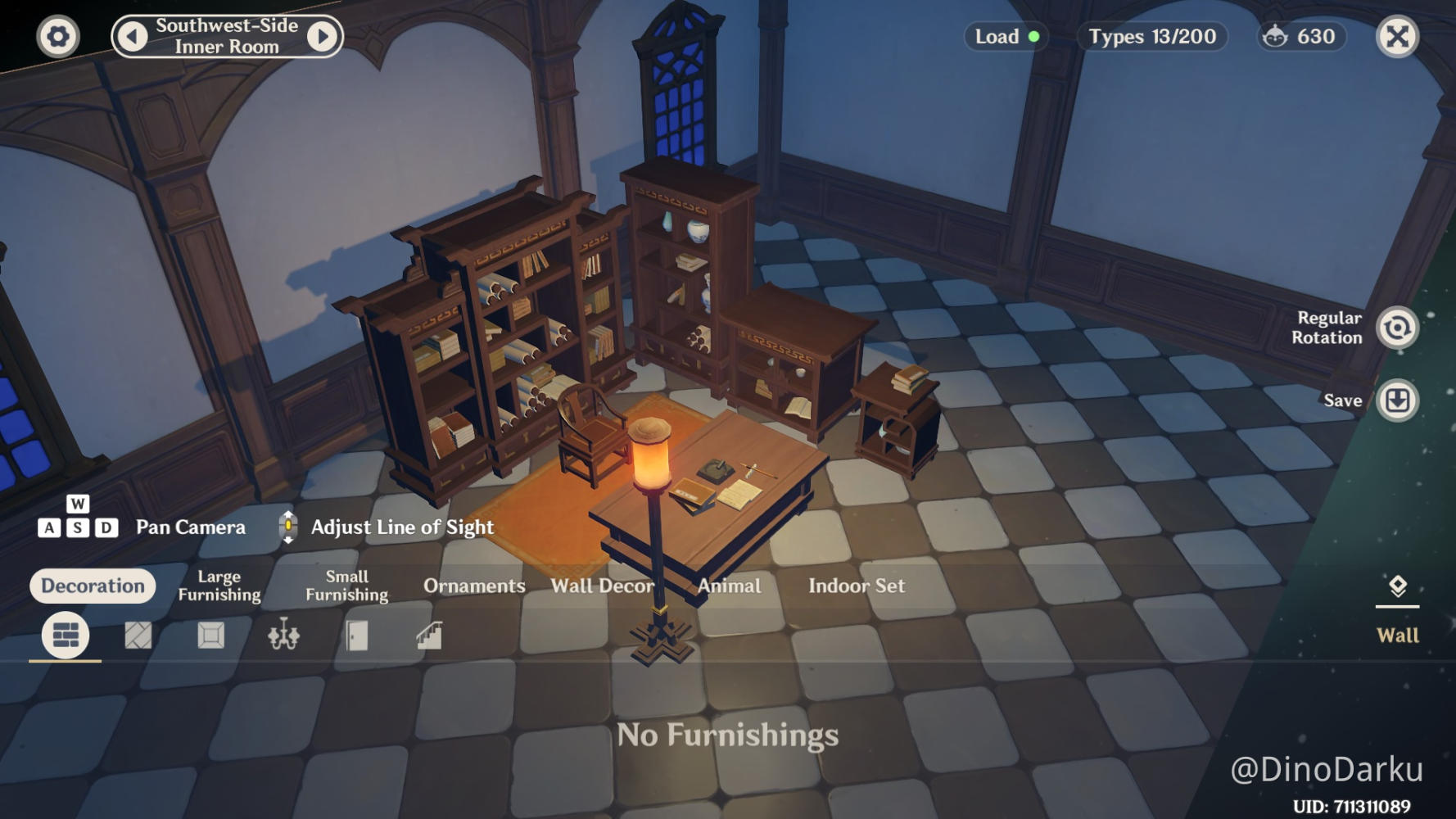Select the brick wall subcategory icon
Screen dimensions: 1456x819
[66, 636]
